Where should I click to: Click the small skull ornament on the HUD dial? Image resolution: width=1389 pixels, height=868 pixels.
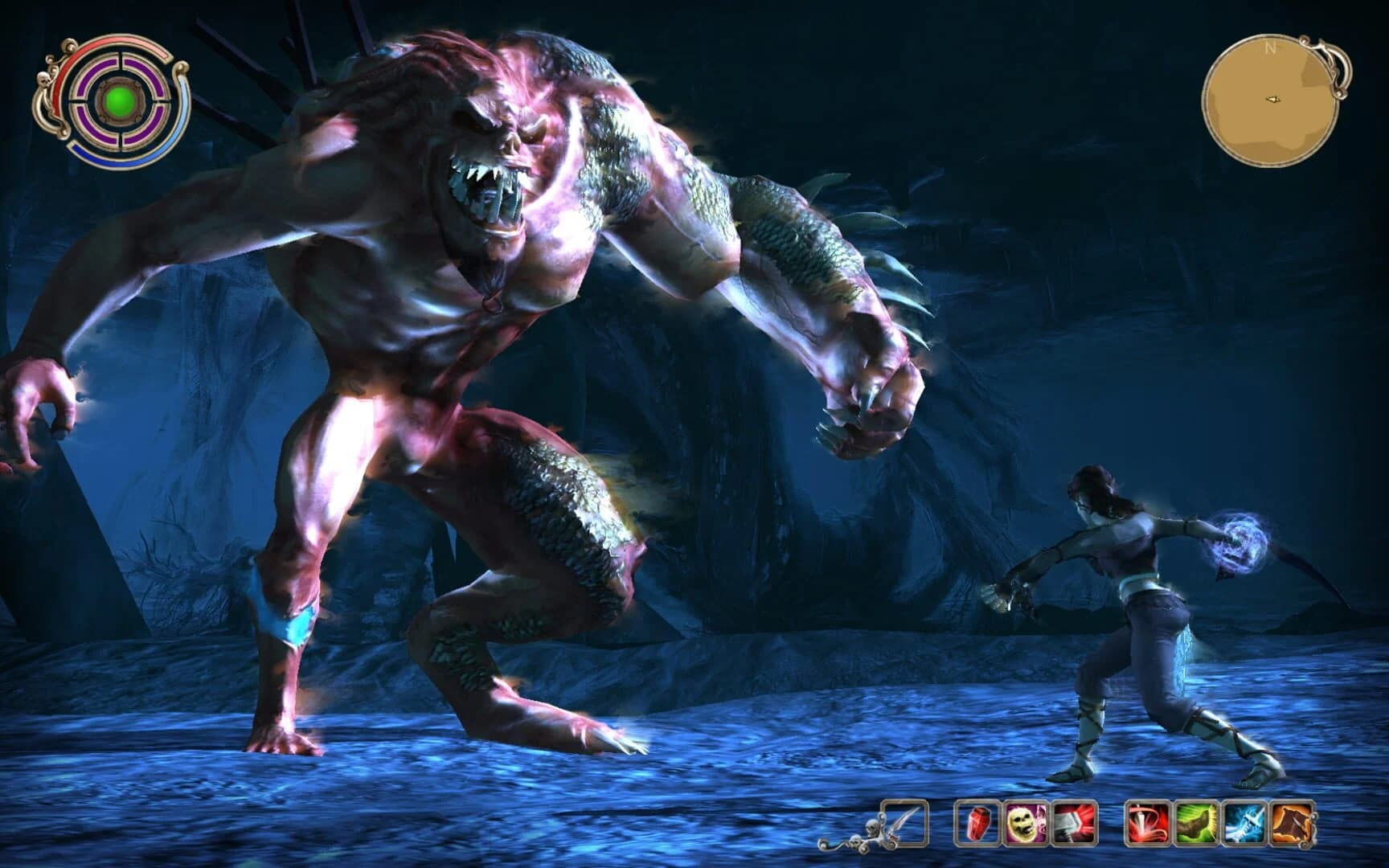point(44,80)
